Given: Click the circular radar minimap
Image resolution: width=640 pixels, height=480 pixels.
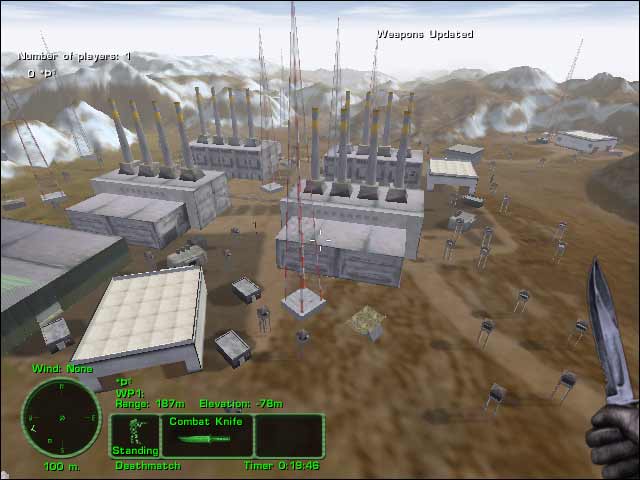Looking at the screenshot, I should pos(61,417).
